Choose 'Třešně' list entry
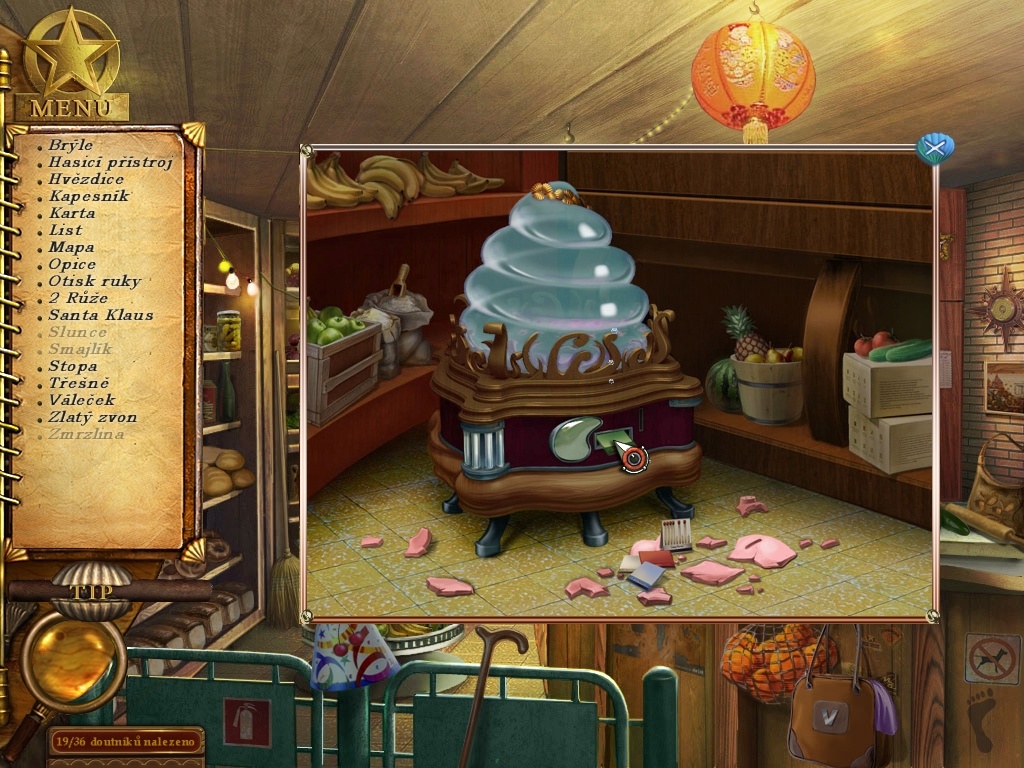 click(79, 383)
